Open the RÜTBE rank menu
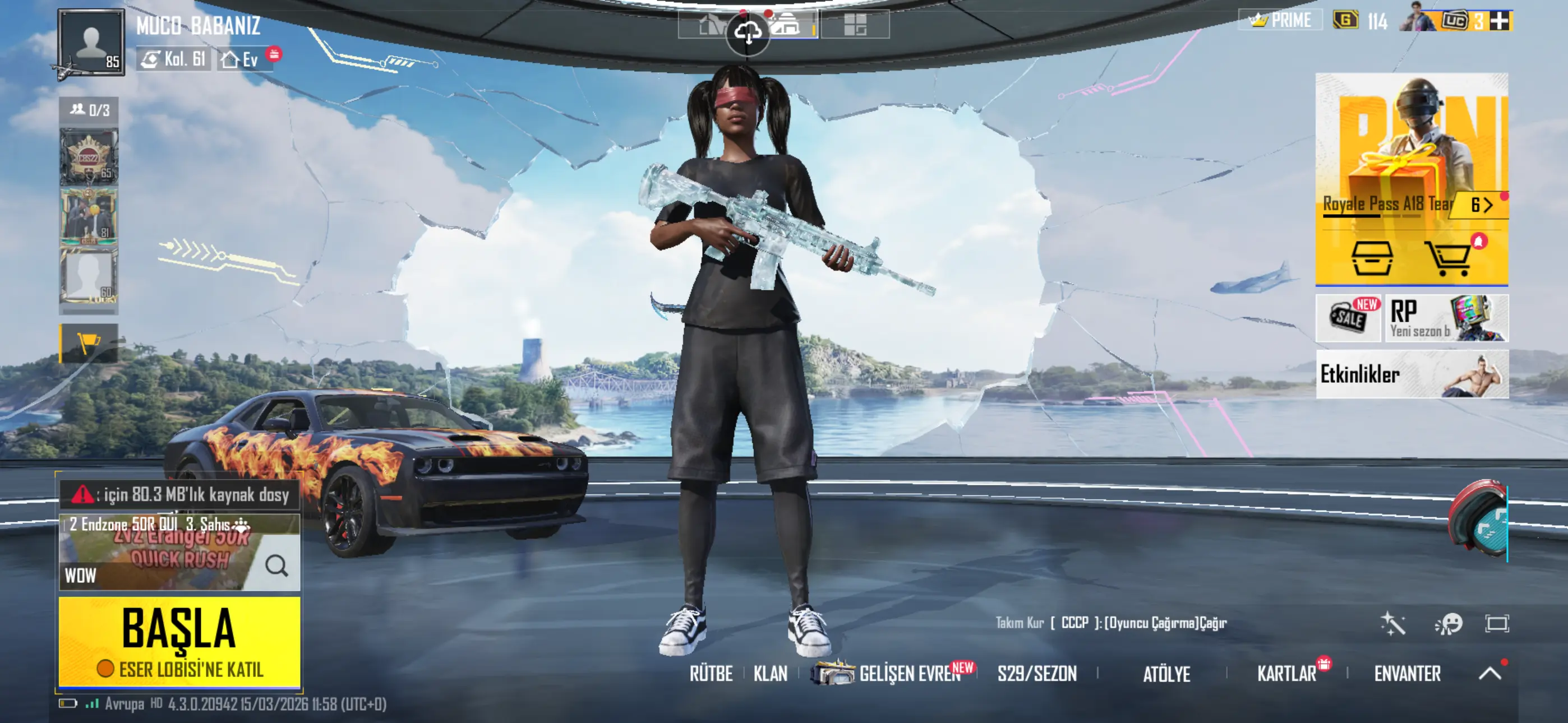Screen dimensions: 1568x723 pos(711,674)
